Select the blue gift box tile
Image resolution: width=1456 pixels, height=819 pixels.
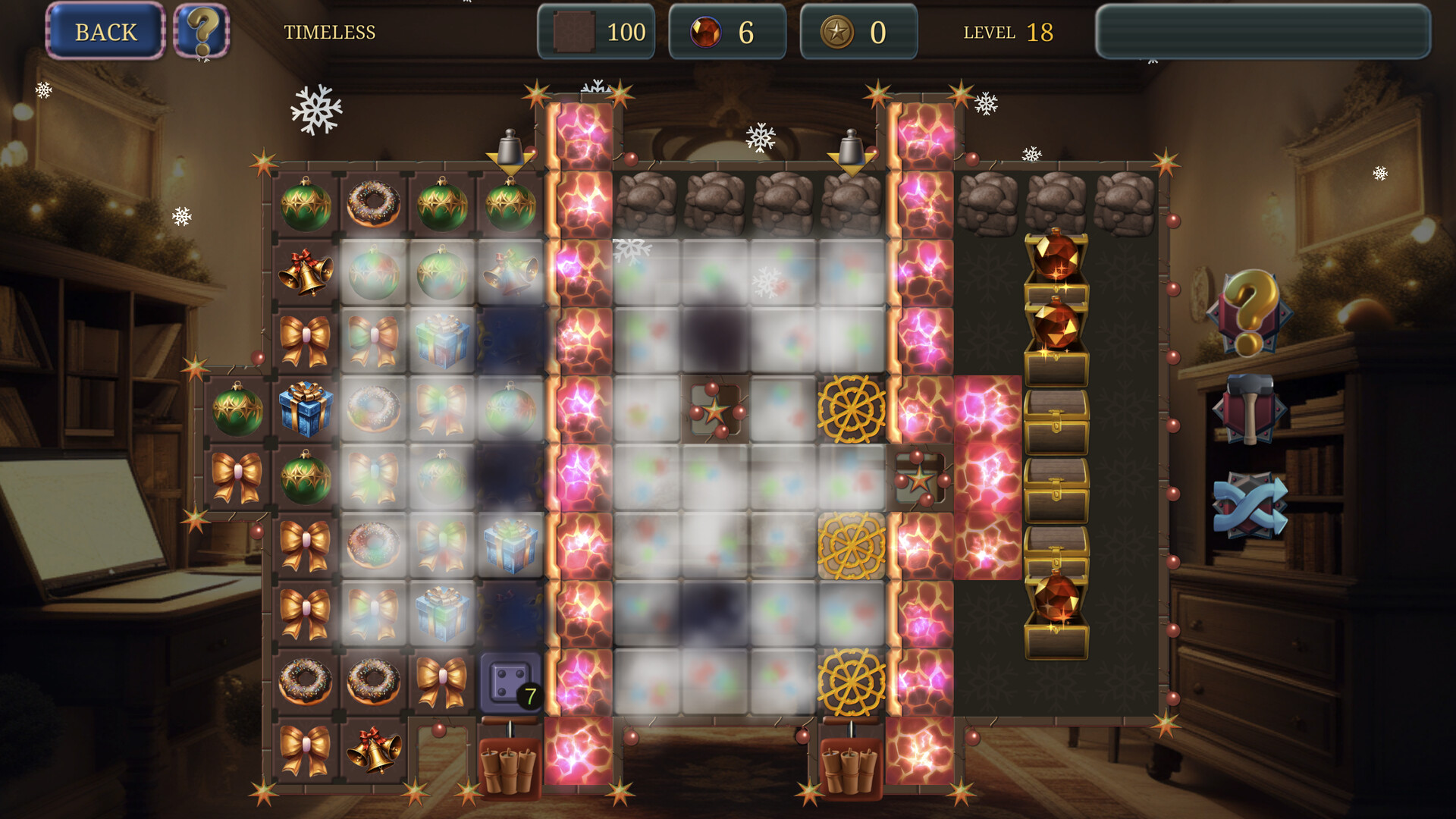pyautogui.click(x=306, y=407)
